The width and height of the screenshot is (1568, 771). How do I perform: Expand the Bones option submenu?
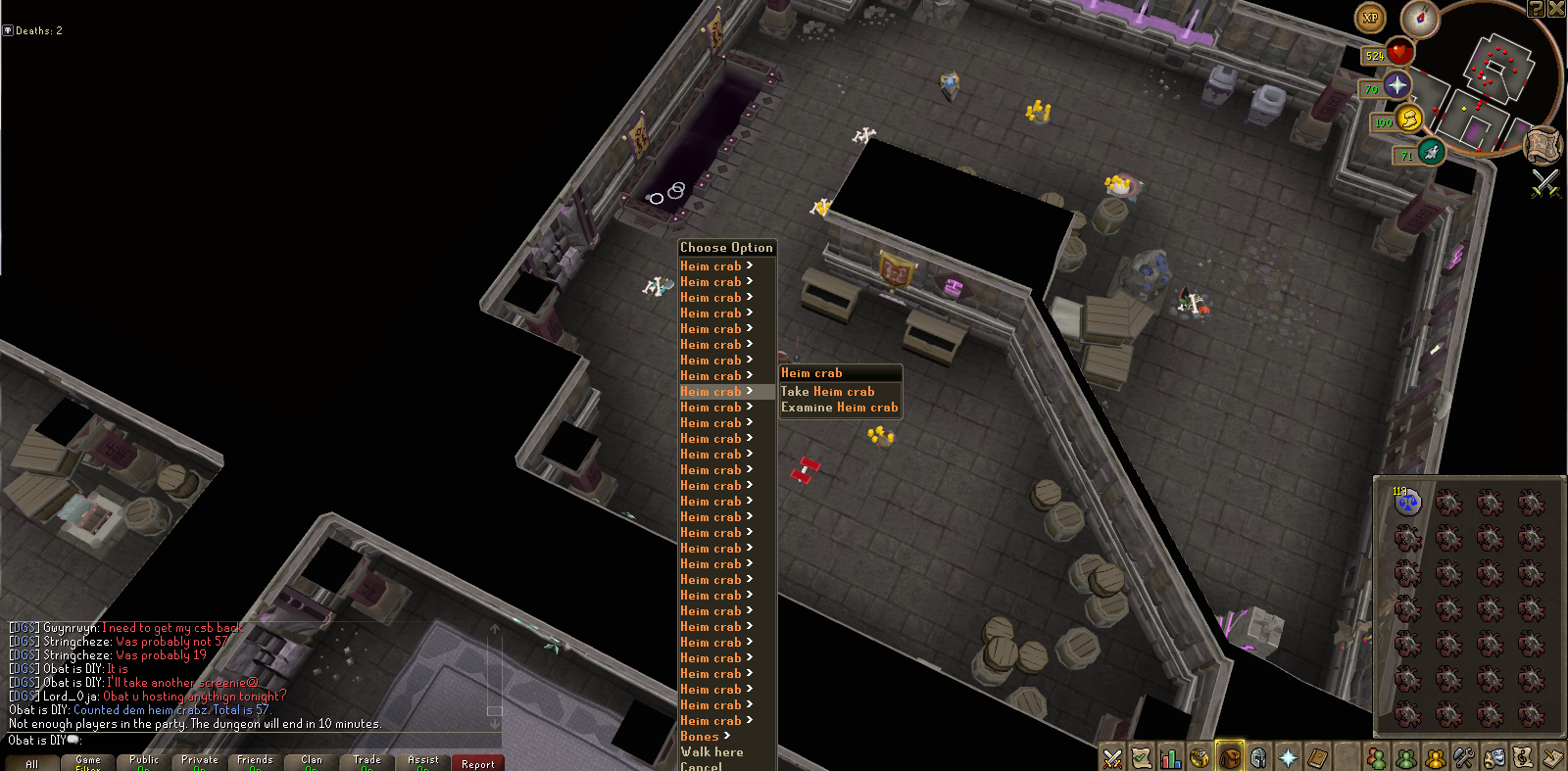click(x=700, y=736)
